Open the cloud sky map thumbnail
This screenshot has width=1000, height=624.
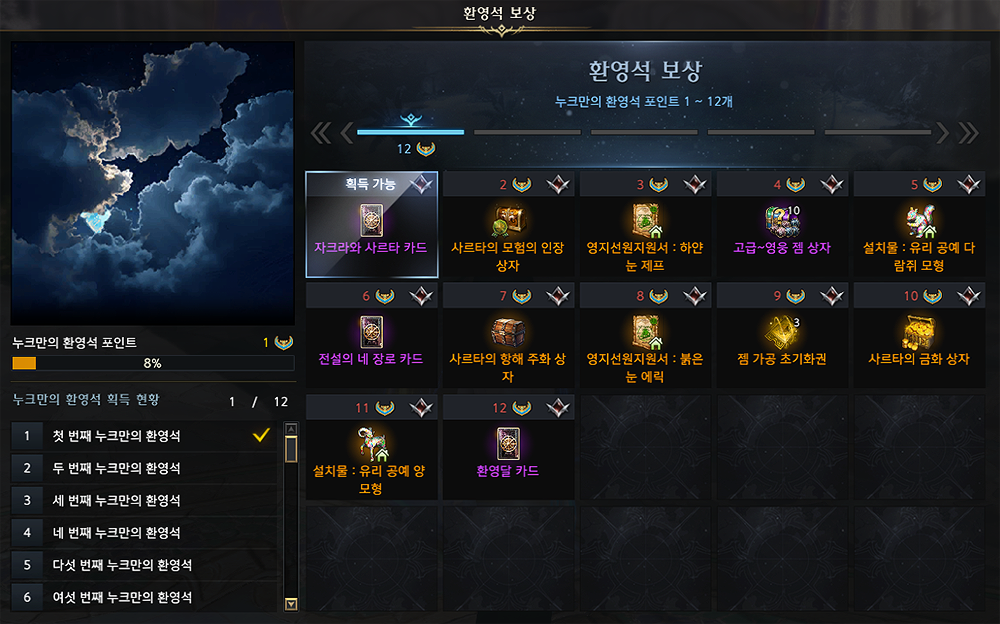[153, 183]
